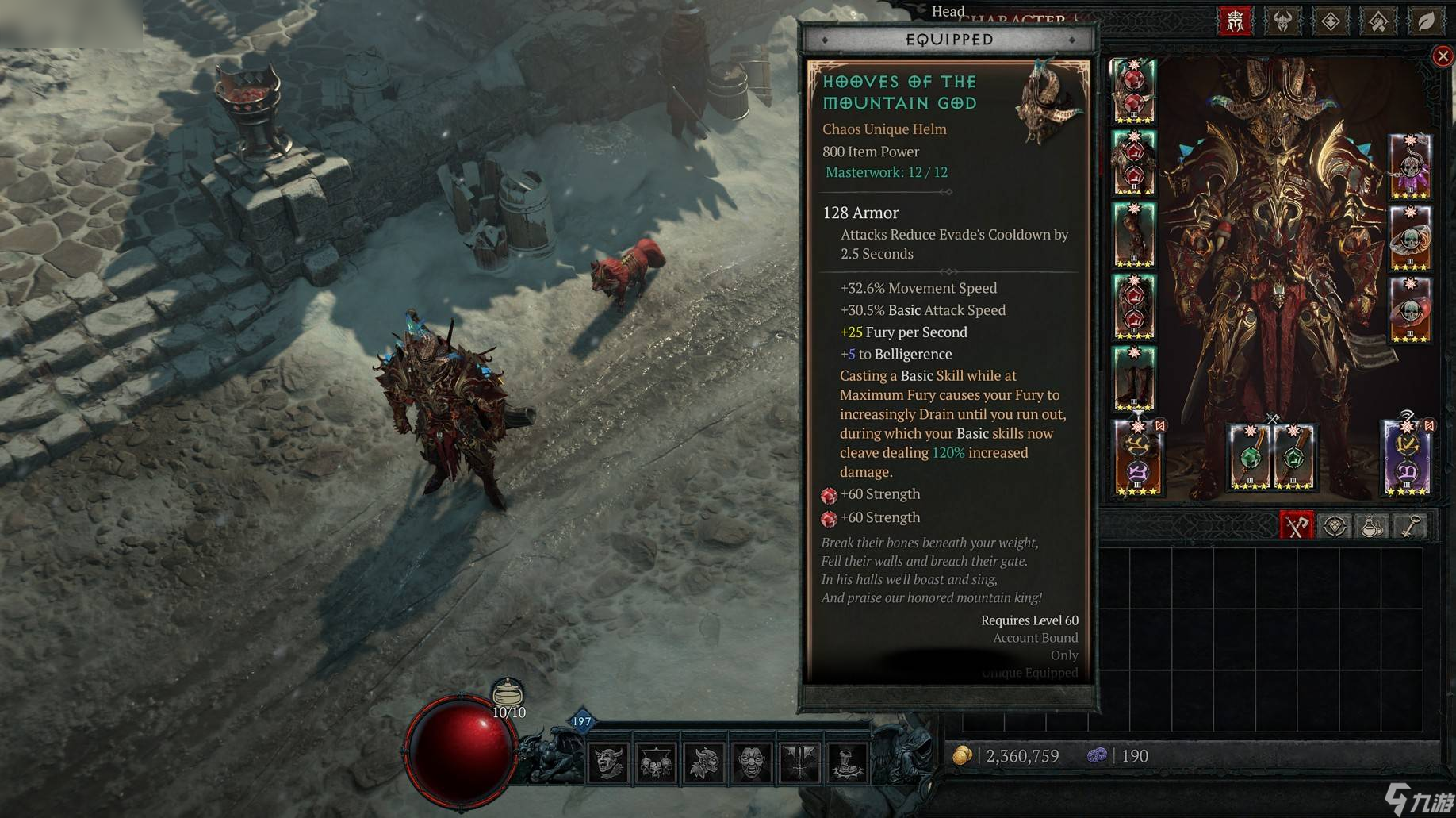Use the healing potion flask
The image size is (1456, 818).
[508, 693]
